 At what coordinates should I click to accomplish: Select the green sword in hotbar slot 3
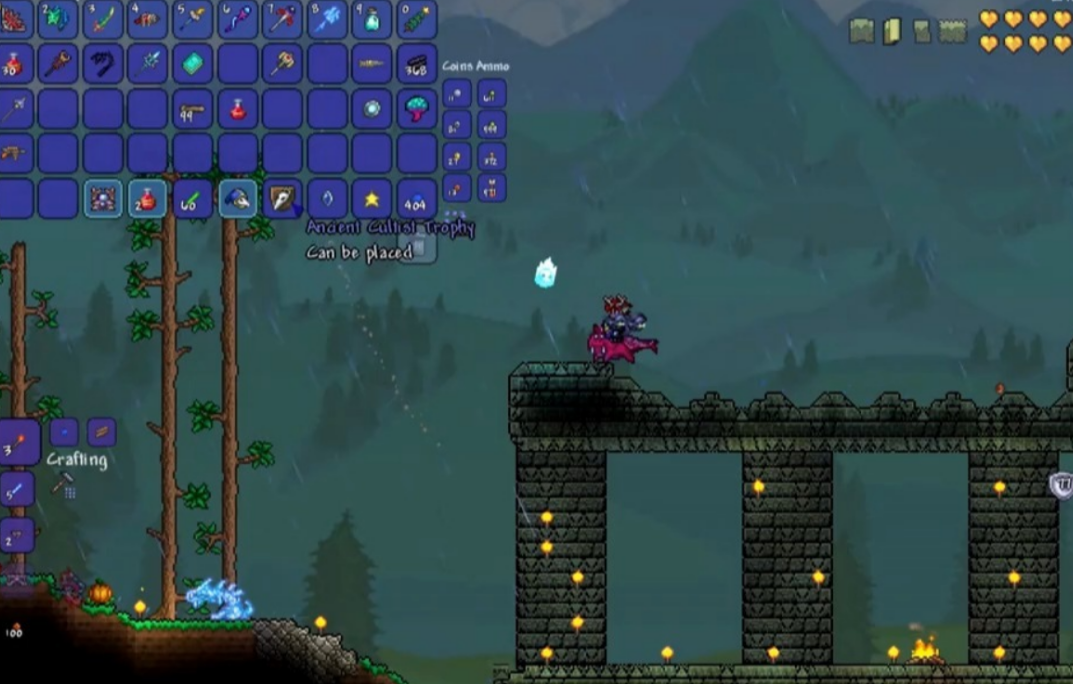[102, 19]
